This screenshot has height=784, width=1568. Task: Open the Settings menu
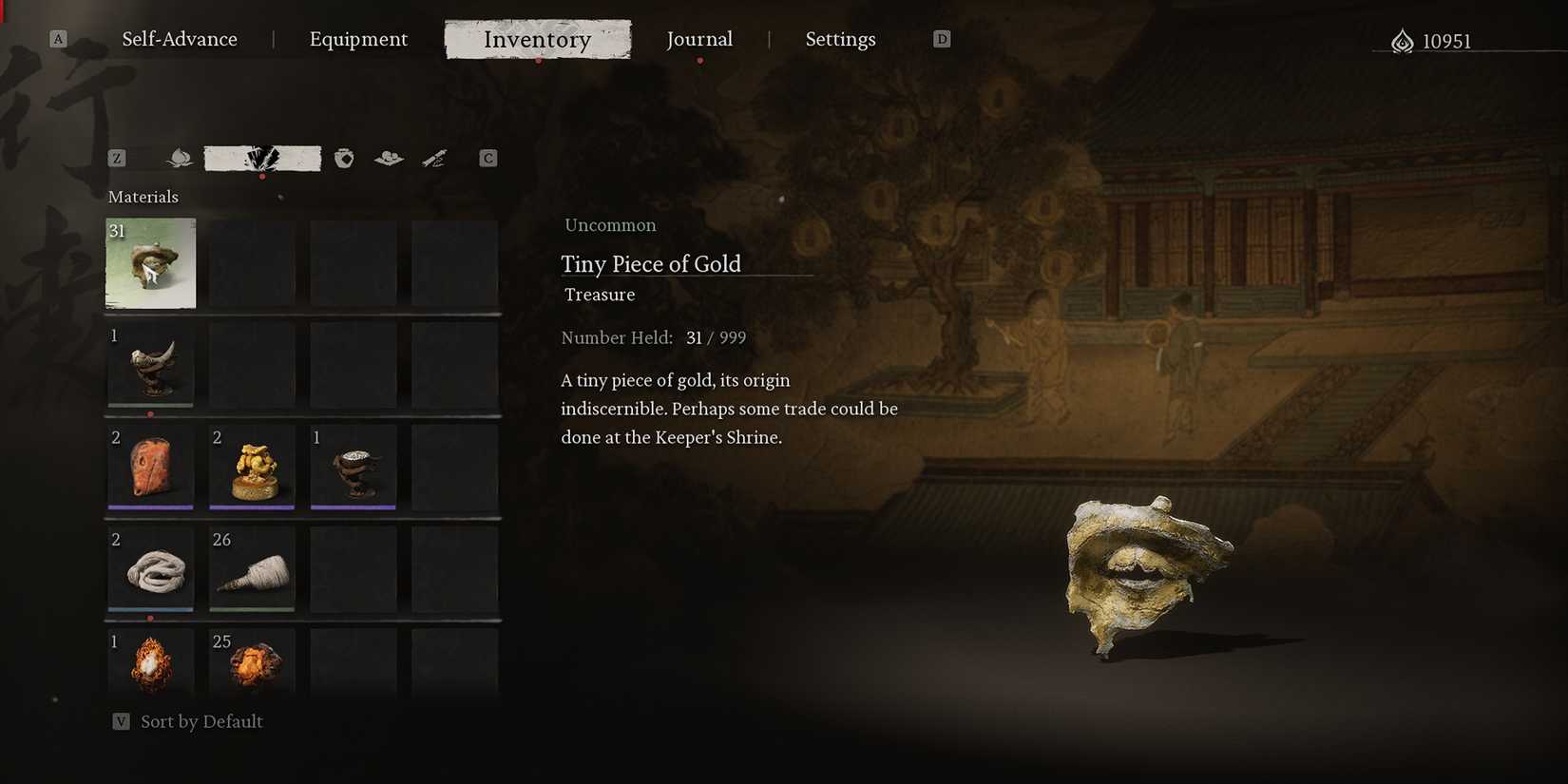coord(840,39)
